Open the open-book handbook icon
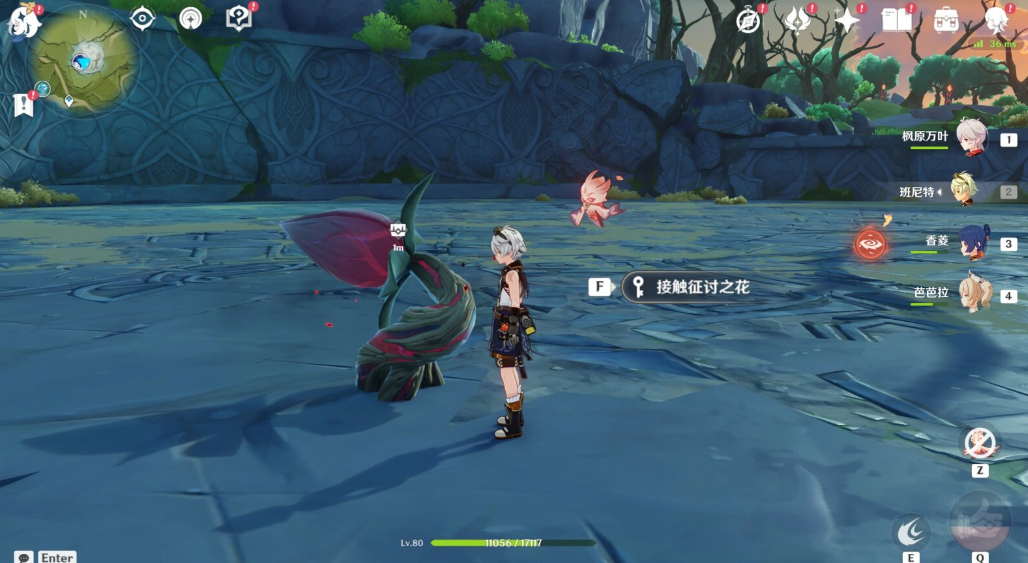The width and height of the screenshot is (1028, 563). [x=897, y=20]
